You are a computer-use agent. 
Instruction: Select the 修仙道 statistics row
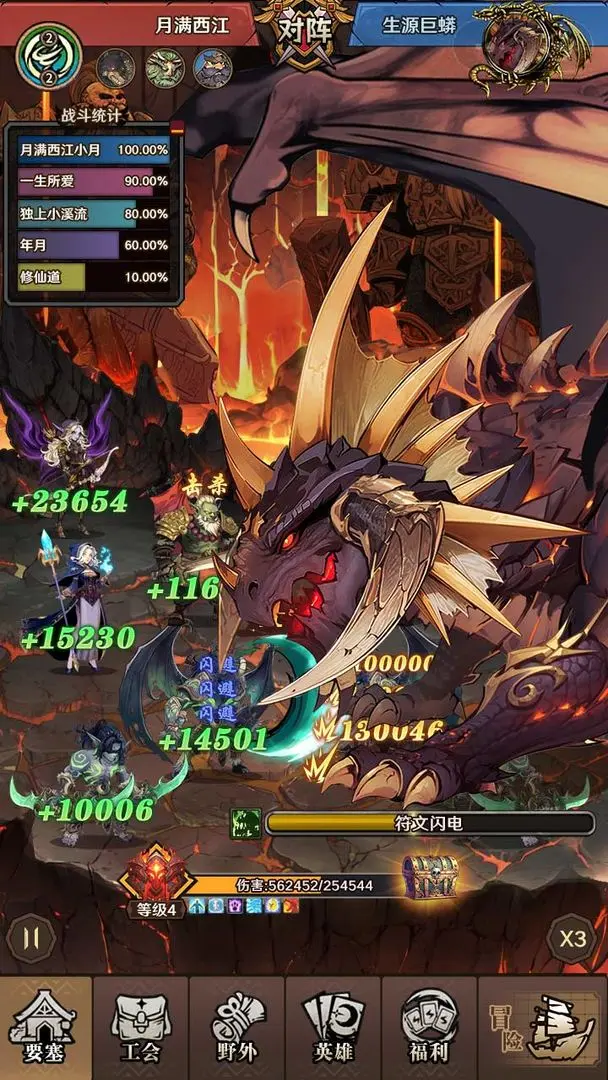[x=94, y=277]
